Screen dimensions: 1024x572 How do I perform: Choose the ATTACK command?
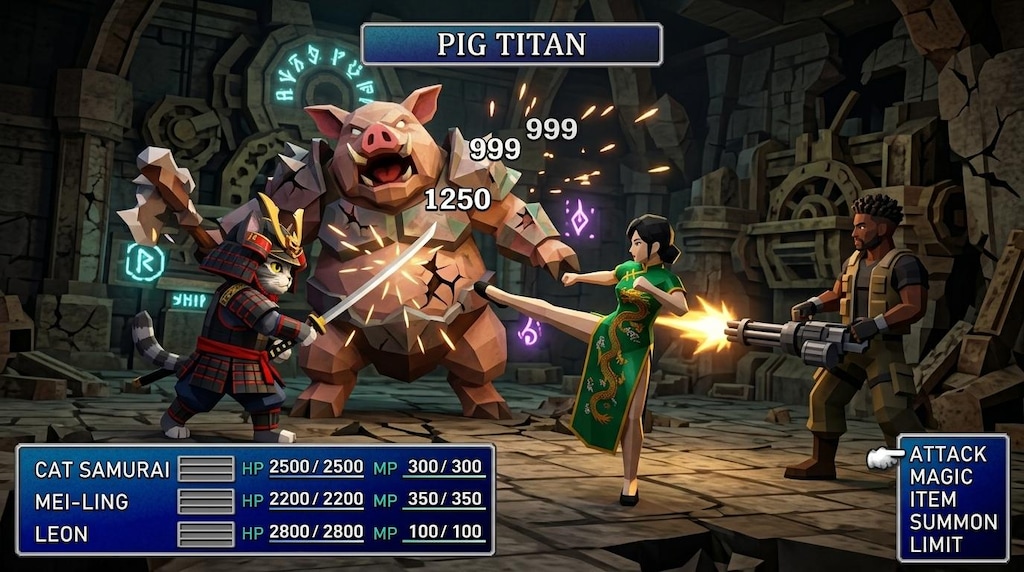(x=948, y=454)
